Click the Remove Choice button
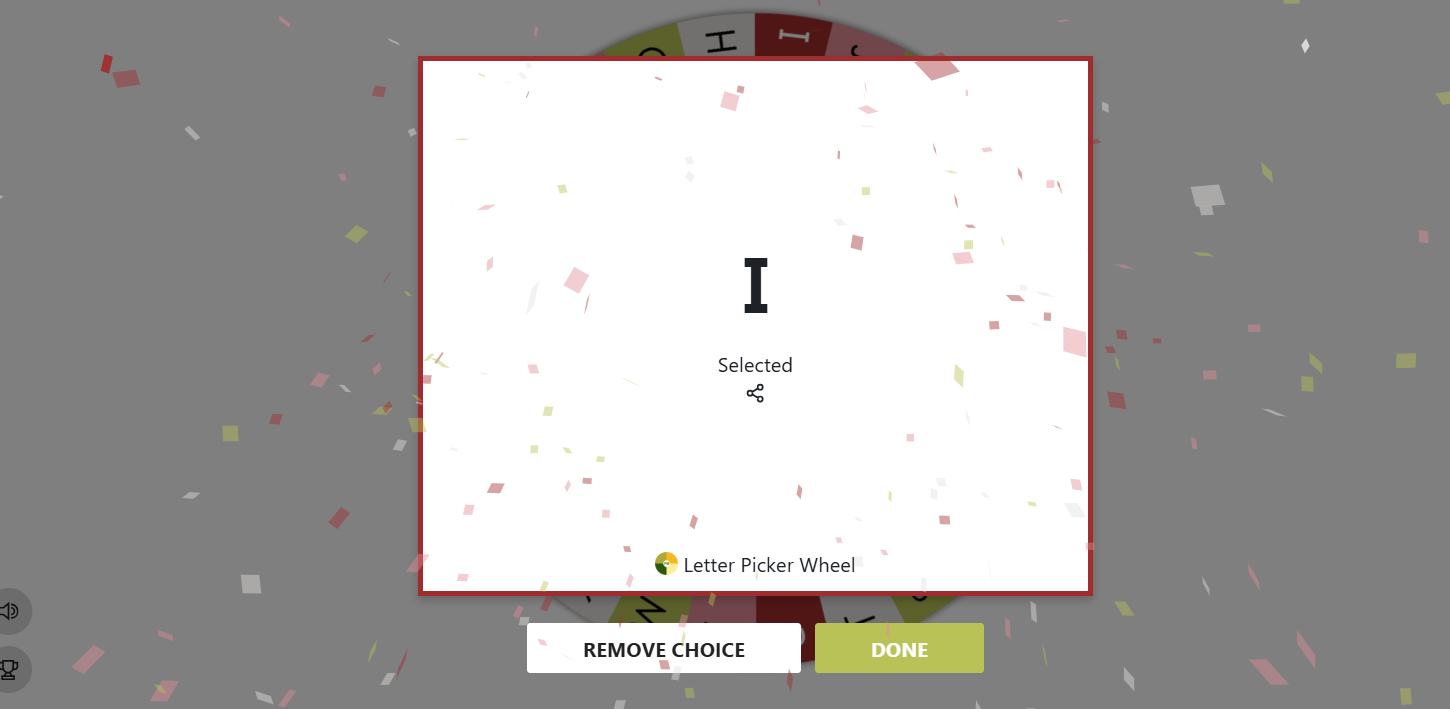The width and height of the screenshot is (1450, 709). click(663, 649)
